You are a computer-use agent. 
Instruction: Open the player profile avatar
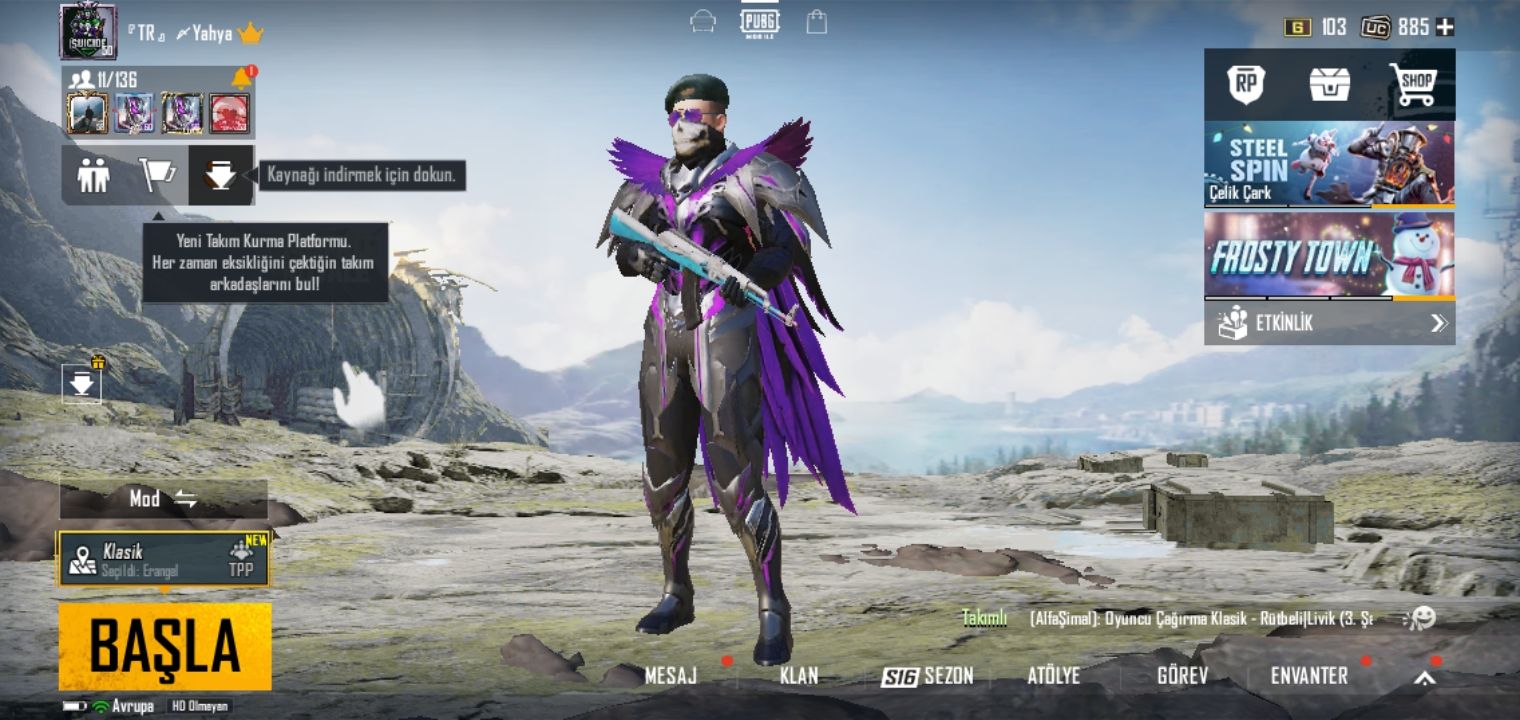pyautogui.click(x=88, y=31)
